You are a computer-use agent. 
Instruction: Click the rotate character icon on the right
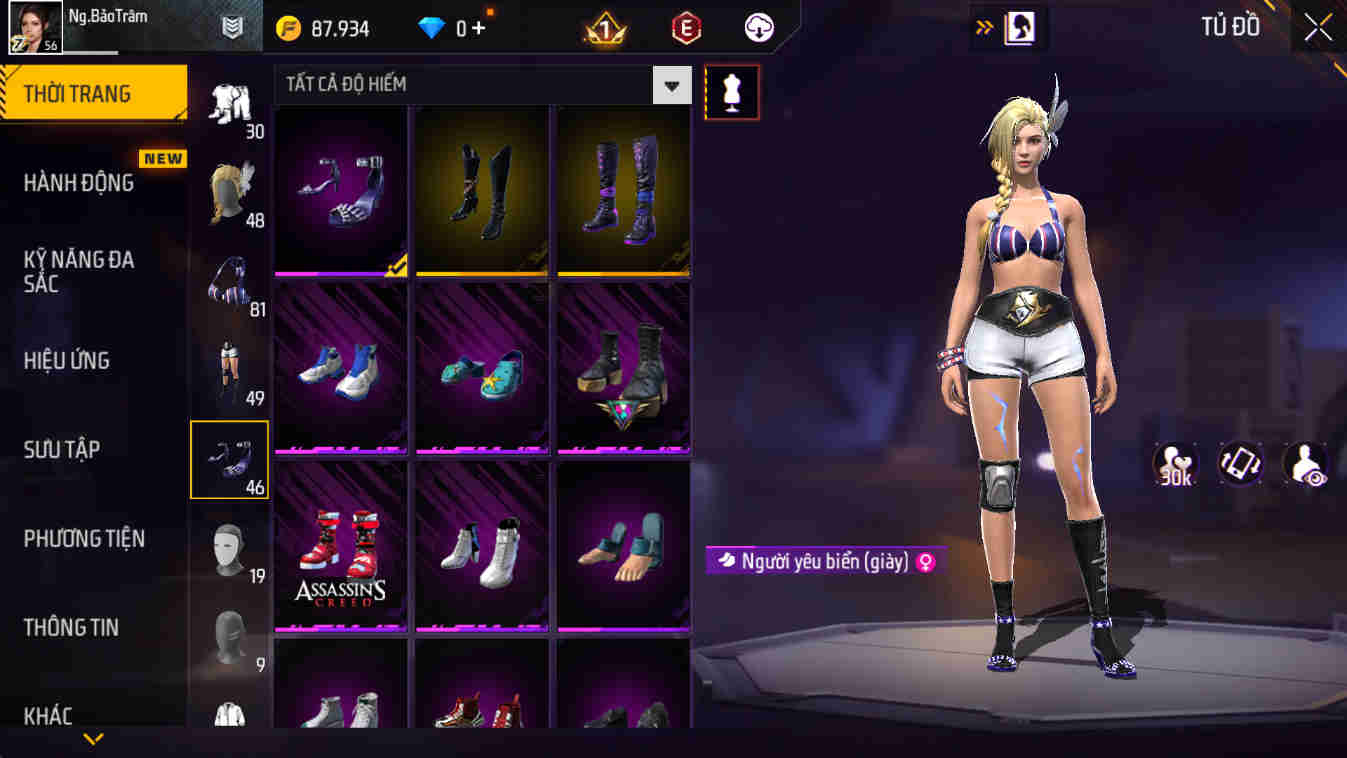point(1237,462)
